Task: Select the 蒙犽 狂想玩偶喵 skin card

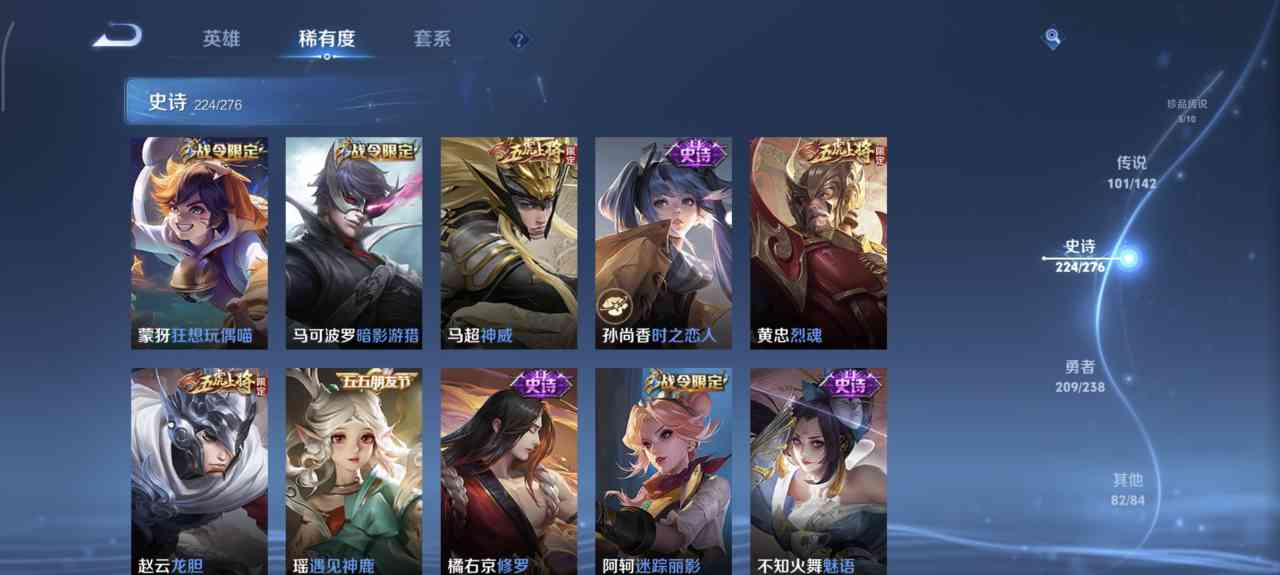Action: click(x=199, y=243)
